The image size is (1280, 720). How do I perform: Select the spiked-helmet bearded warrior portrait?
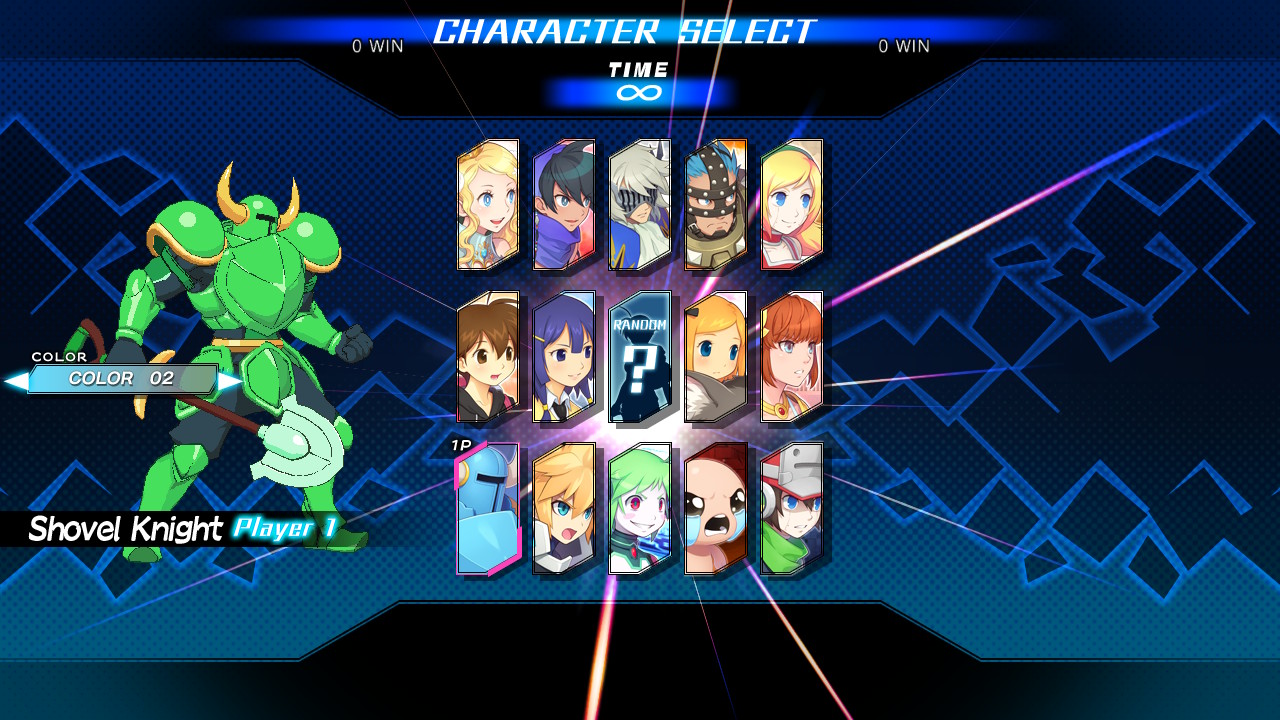(x=716, y=205)
